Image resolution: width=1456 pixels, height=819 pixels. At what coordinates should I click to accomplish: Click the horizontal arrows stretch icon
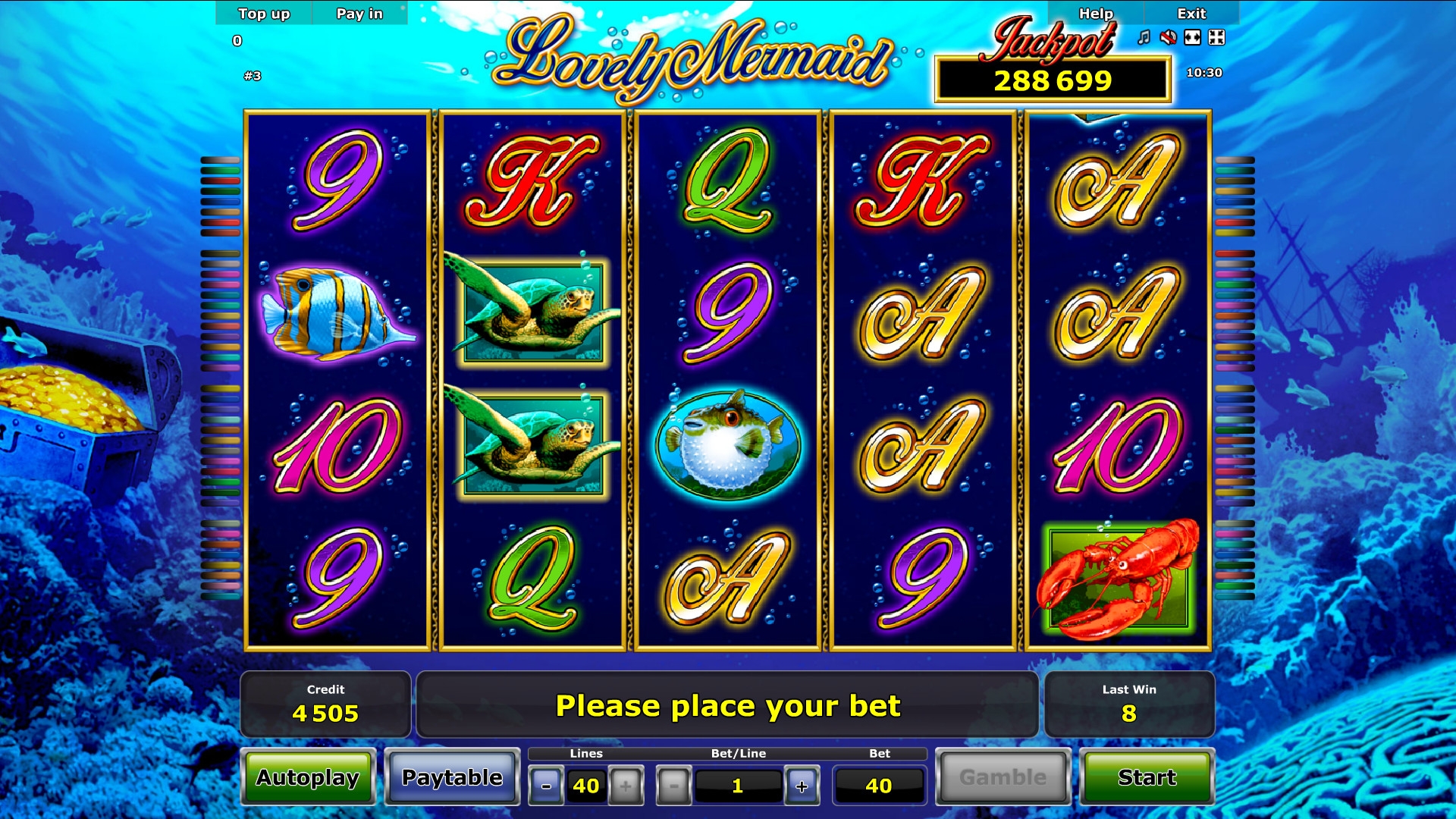1193,37
